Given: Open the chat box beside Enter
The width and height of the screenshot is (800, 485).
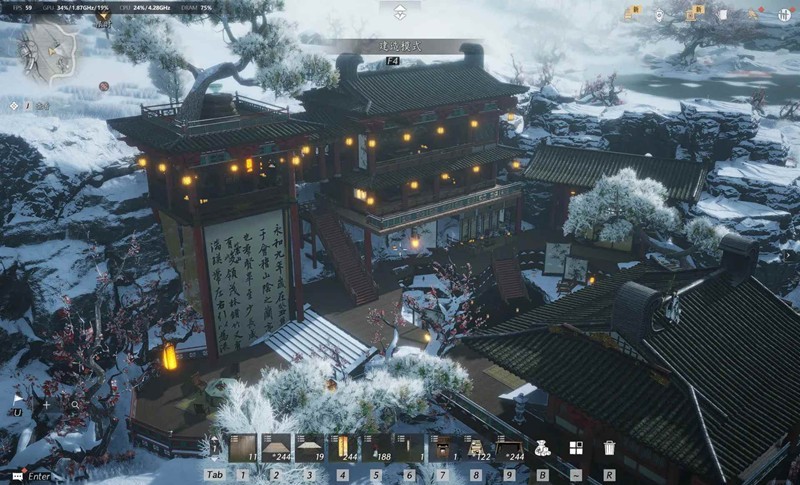Looking at the screenshot, I should 17,476.
